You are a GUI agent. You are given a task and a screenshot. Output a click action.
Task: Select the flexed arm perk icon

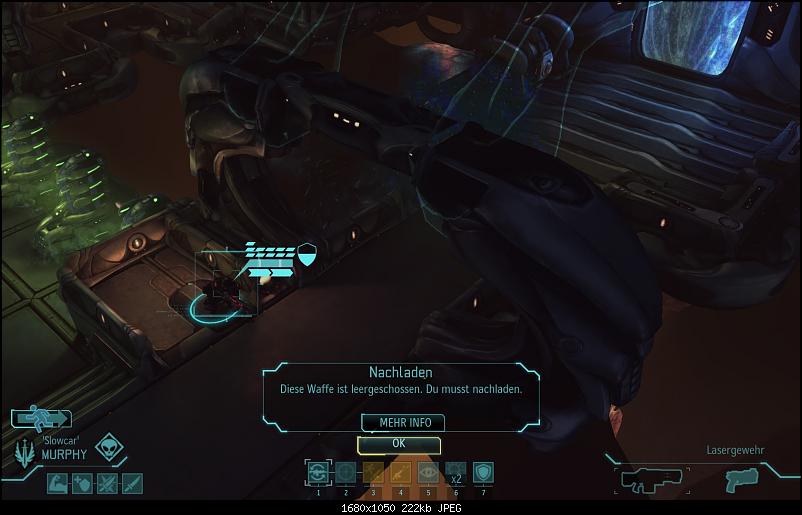pyautogui.click(x=56, y=485)
